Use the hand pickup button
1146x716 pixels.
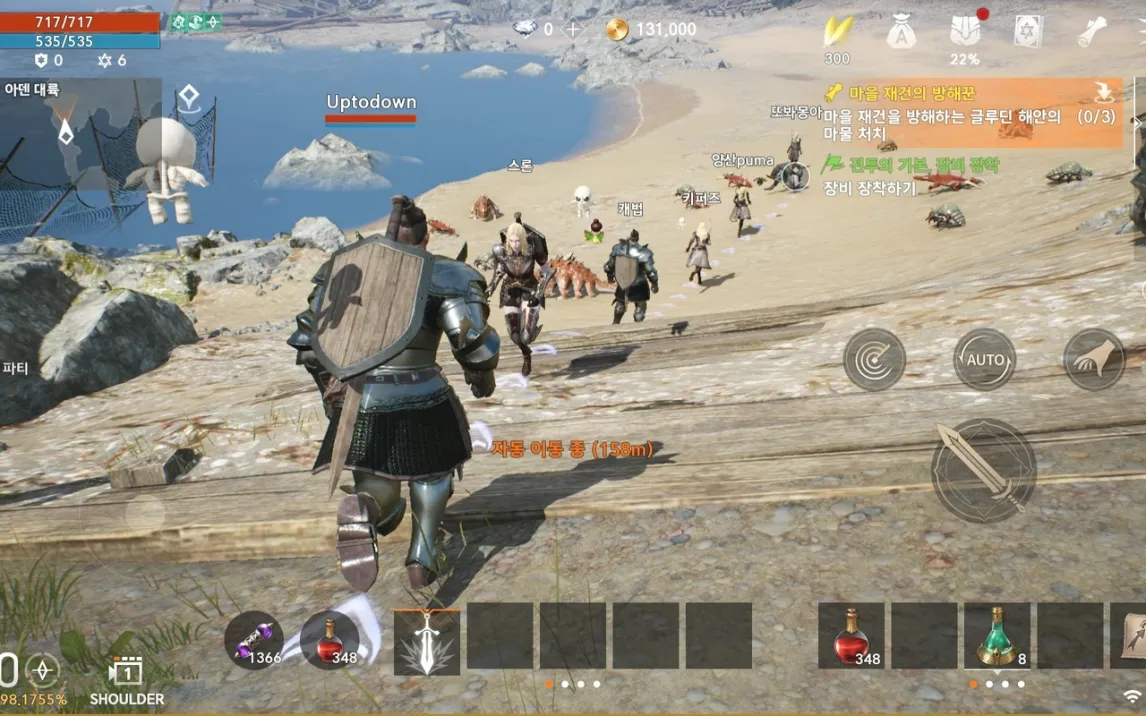point(1093,359)
